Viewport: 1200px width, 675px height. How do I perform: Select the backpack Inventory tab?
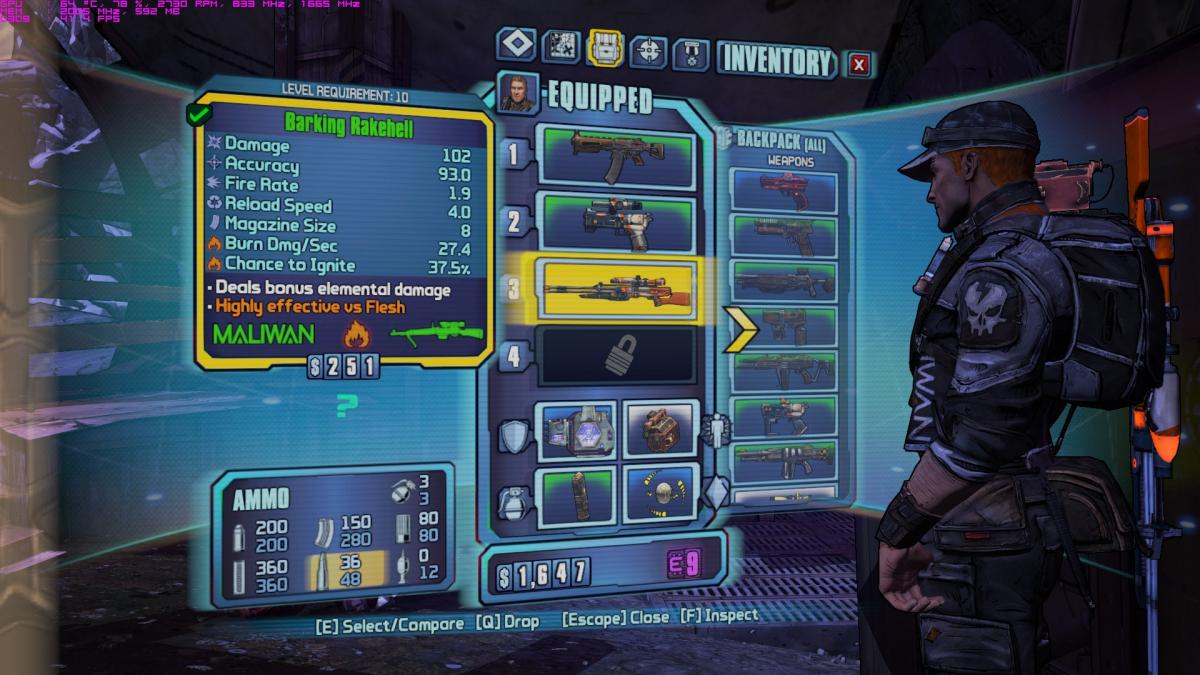(606, 47)
